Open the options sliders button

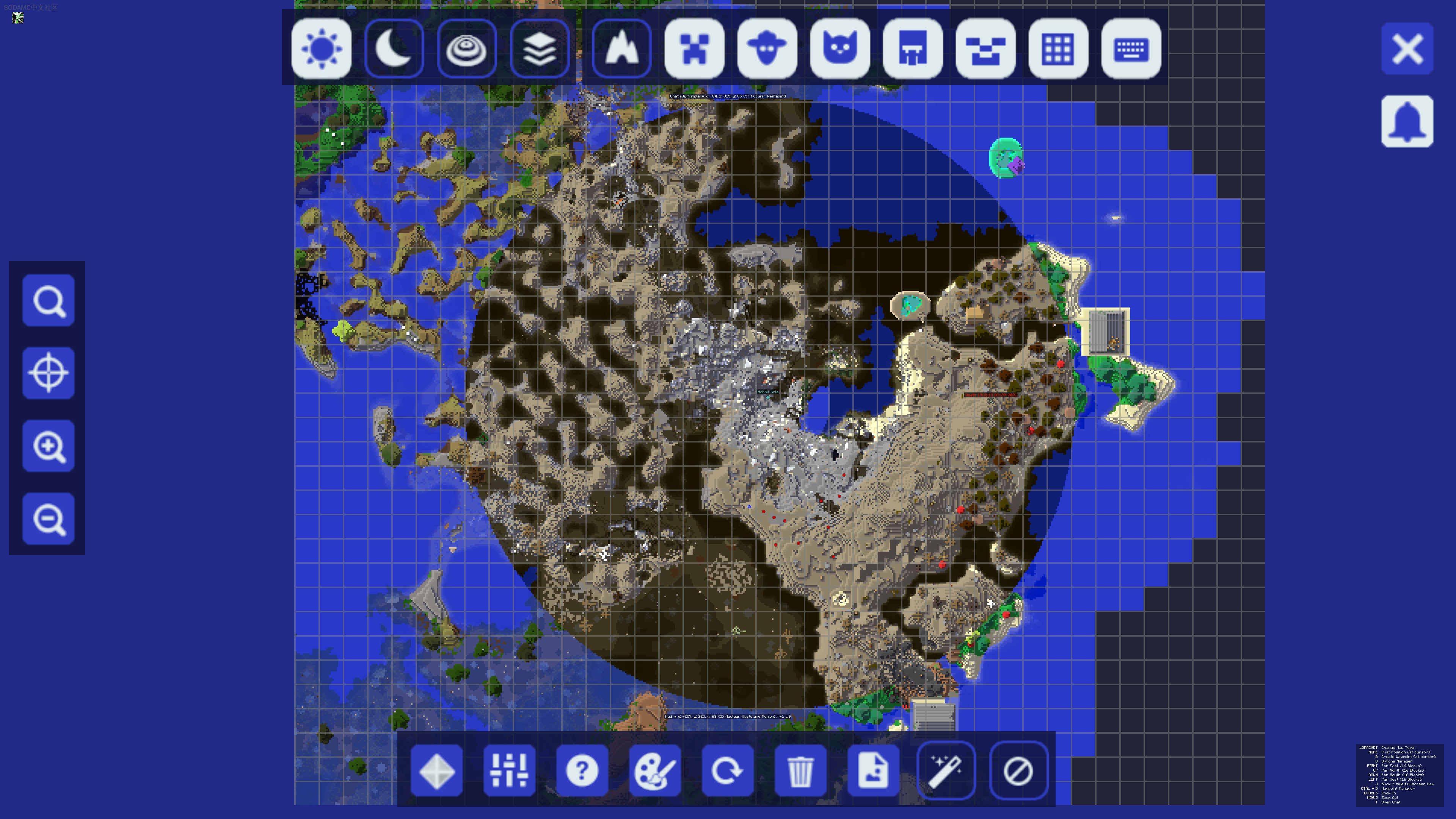(509, 770)
